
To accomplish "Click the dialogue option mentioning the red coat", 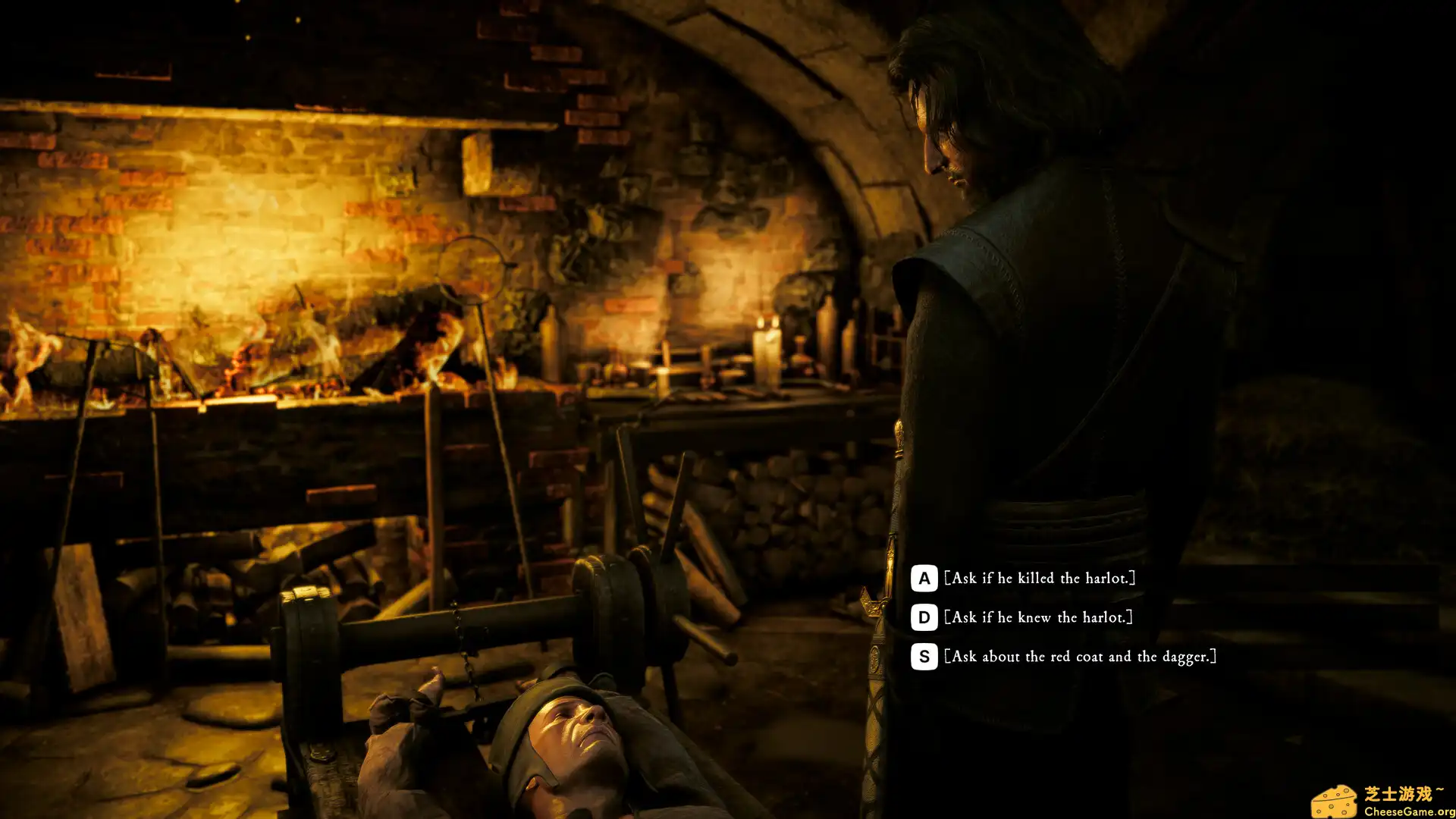I will coord(1081,657).
